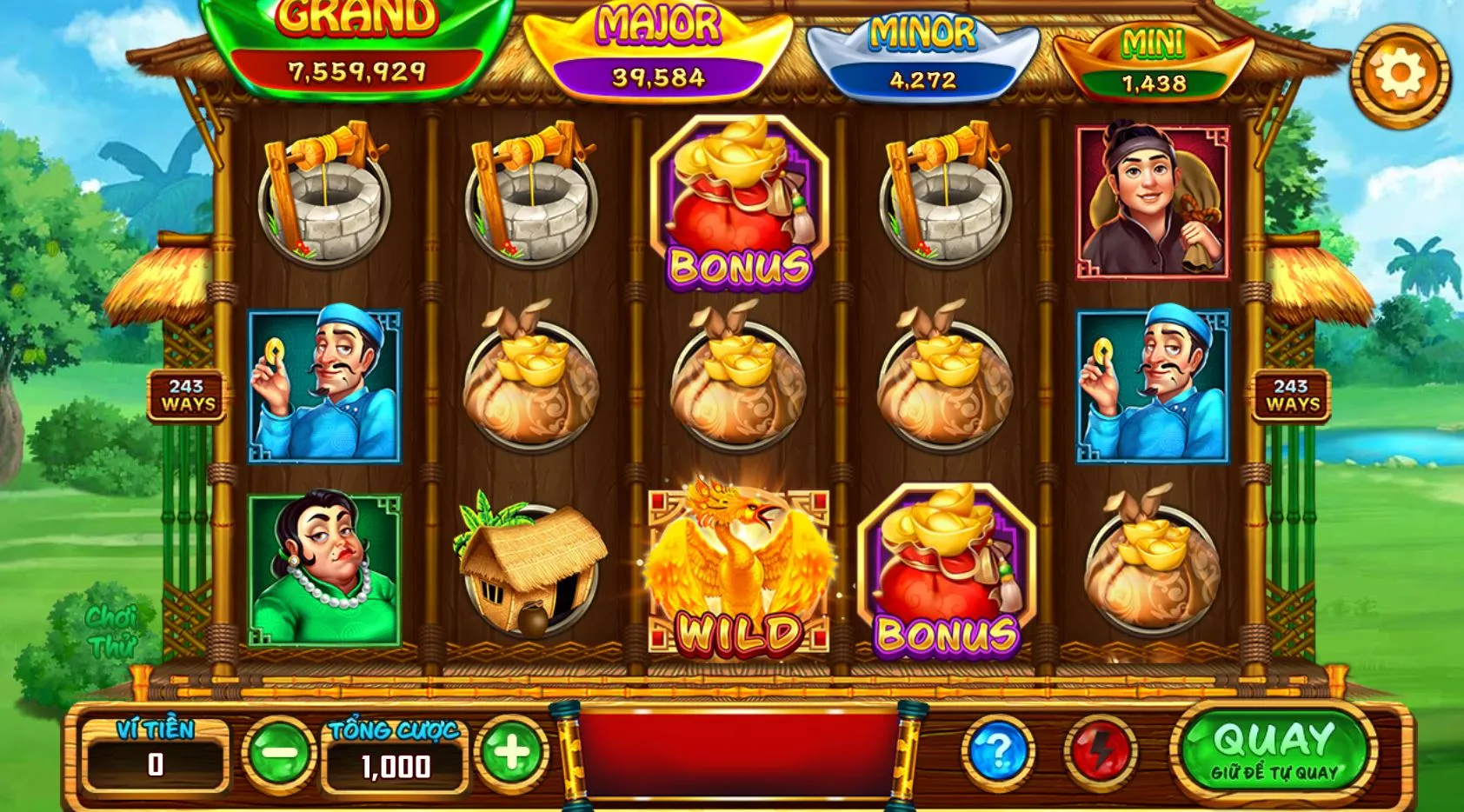1464x812 pixels.
Task: Toggle the red lightning turbo spin
Action: pos(1100,751)
